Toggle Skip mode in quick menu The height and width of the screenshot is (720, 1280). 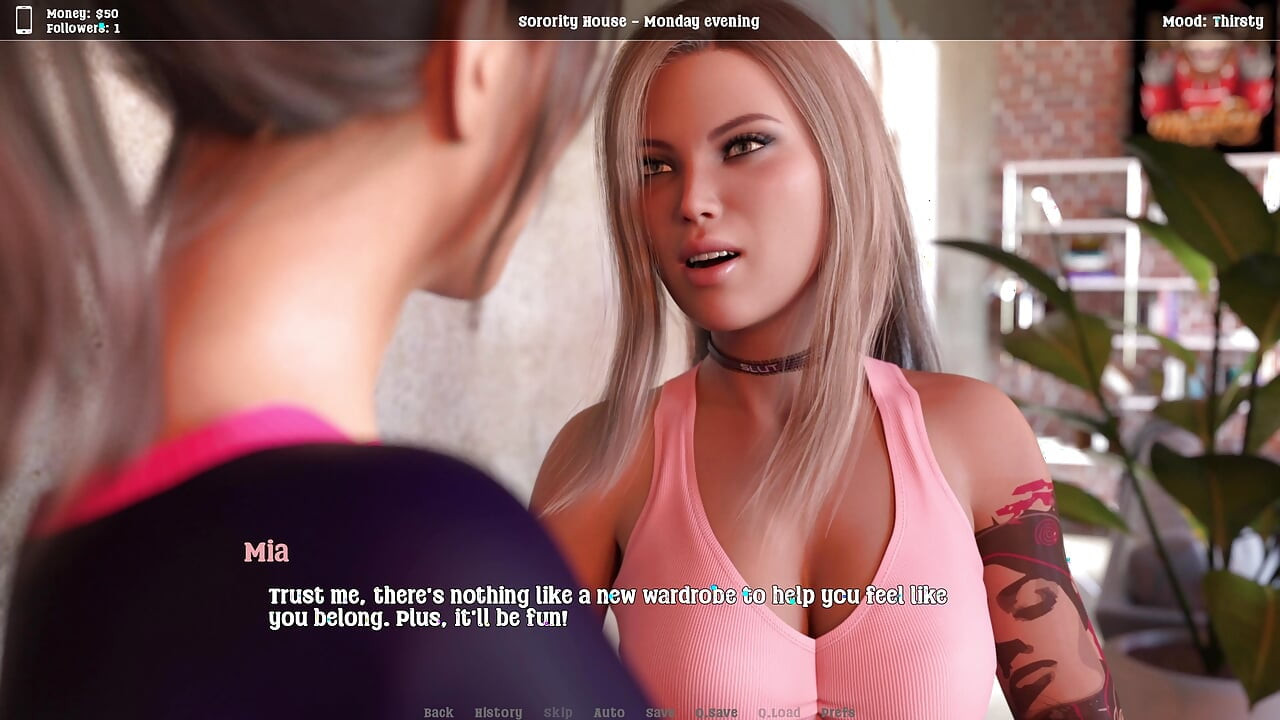tap(558, 712)
